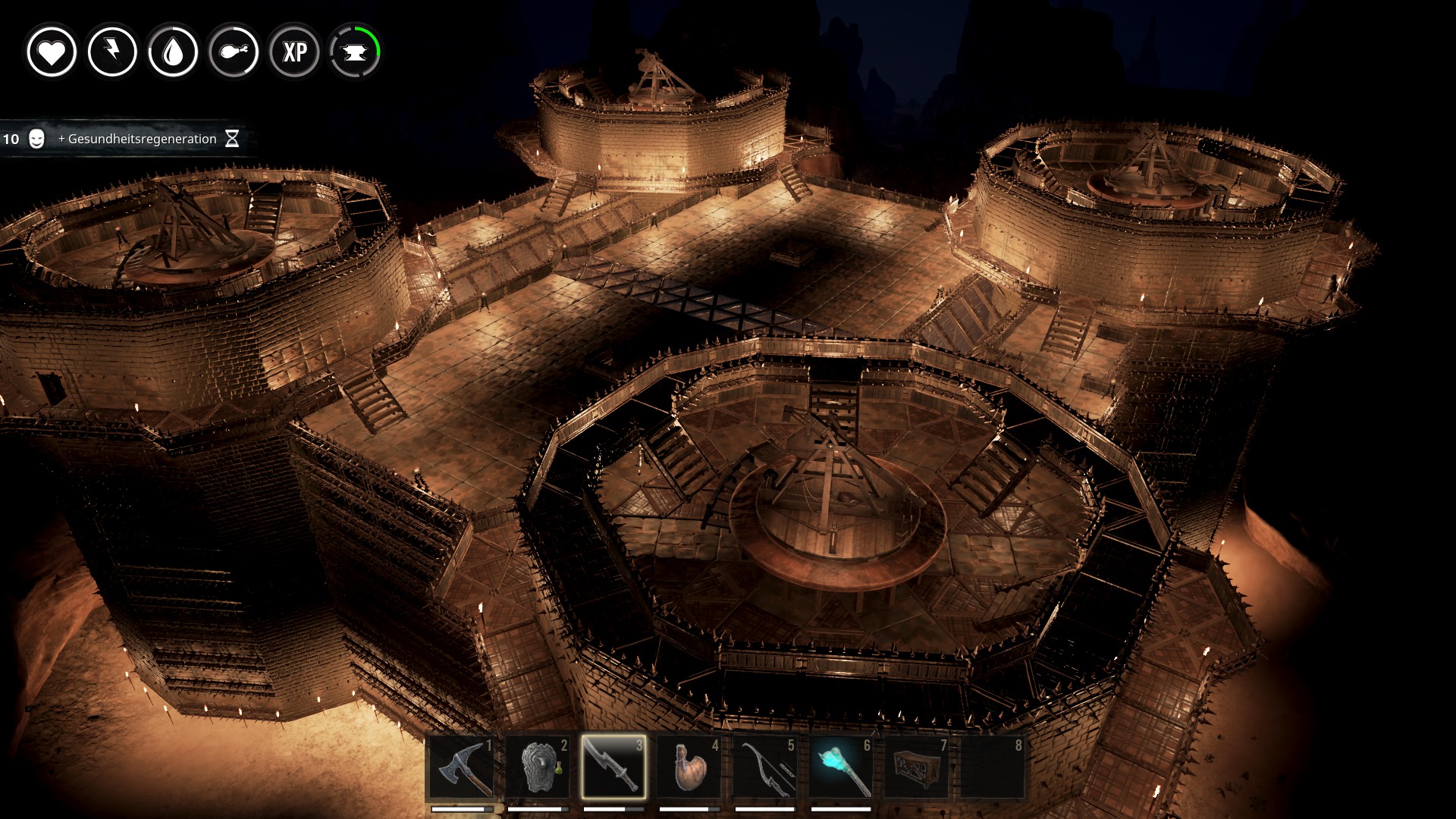Click the water drop thirst icon
Image resolution: width=1456 pixels, height=819 pixels.
(173, 52)
